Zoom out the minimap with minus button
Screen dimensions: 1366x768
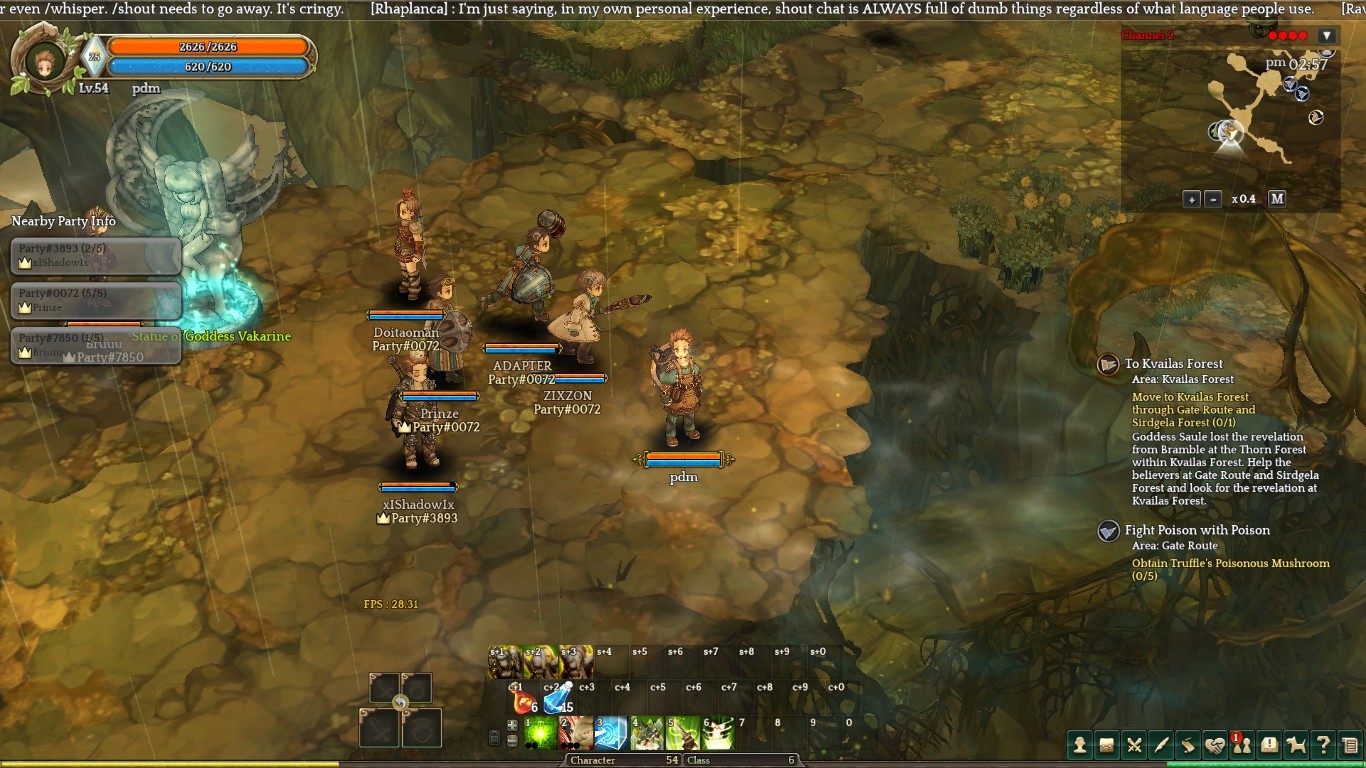tap(1213, 199)
